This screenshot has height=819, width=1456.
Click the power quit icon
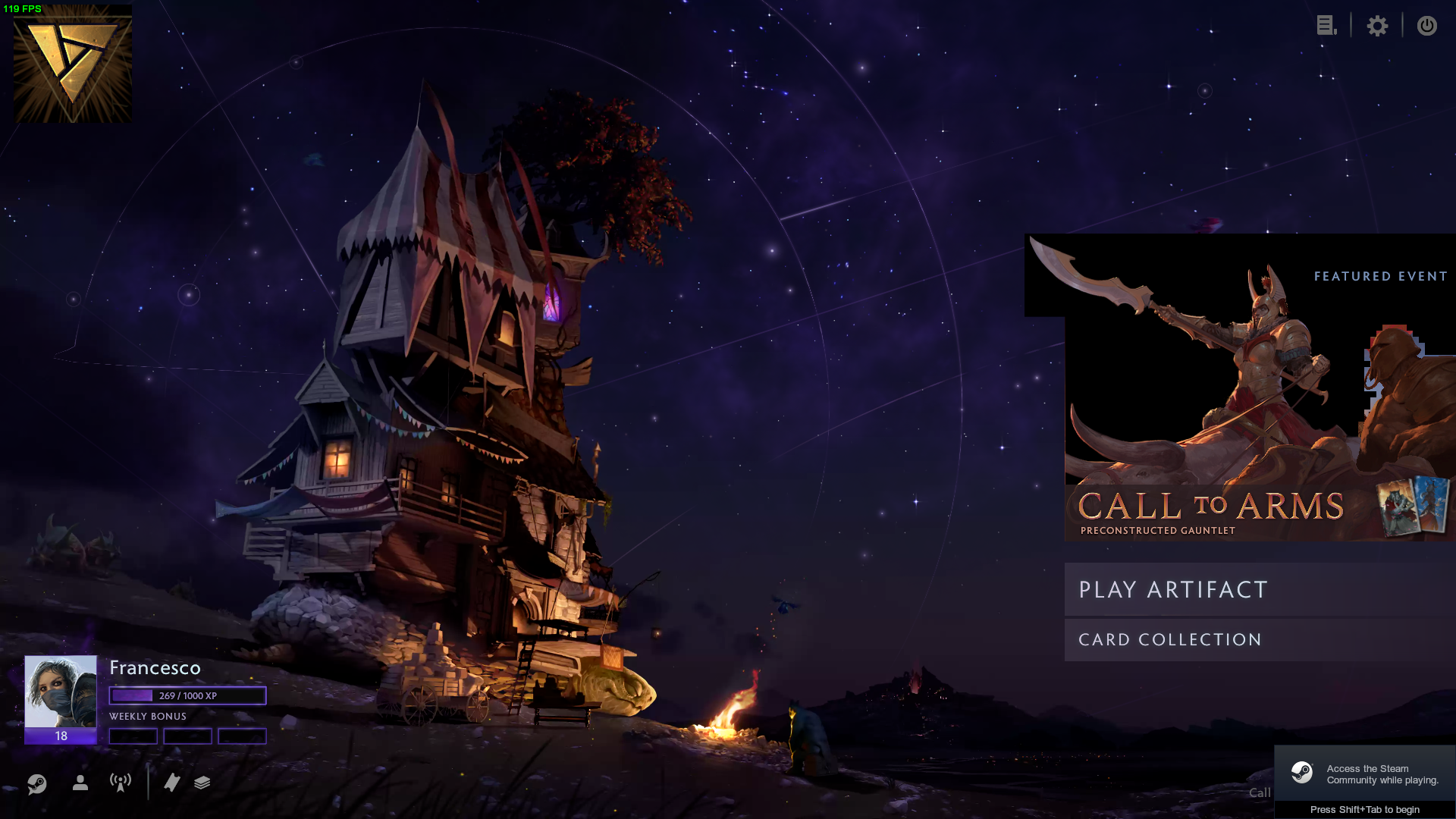point(1426,26)
